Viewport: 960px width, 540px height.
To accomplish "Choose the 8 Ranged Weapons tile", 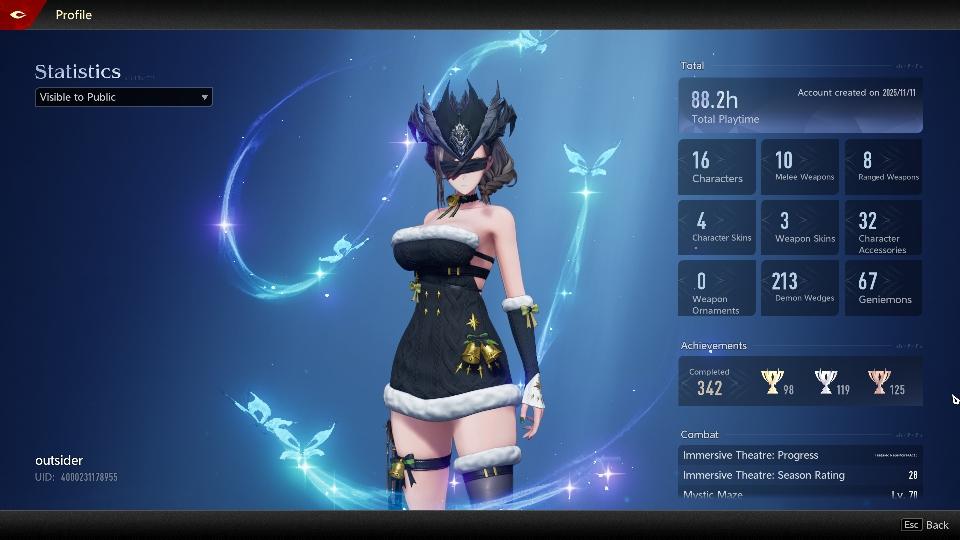I will pos(883,167).
